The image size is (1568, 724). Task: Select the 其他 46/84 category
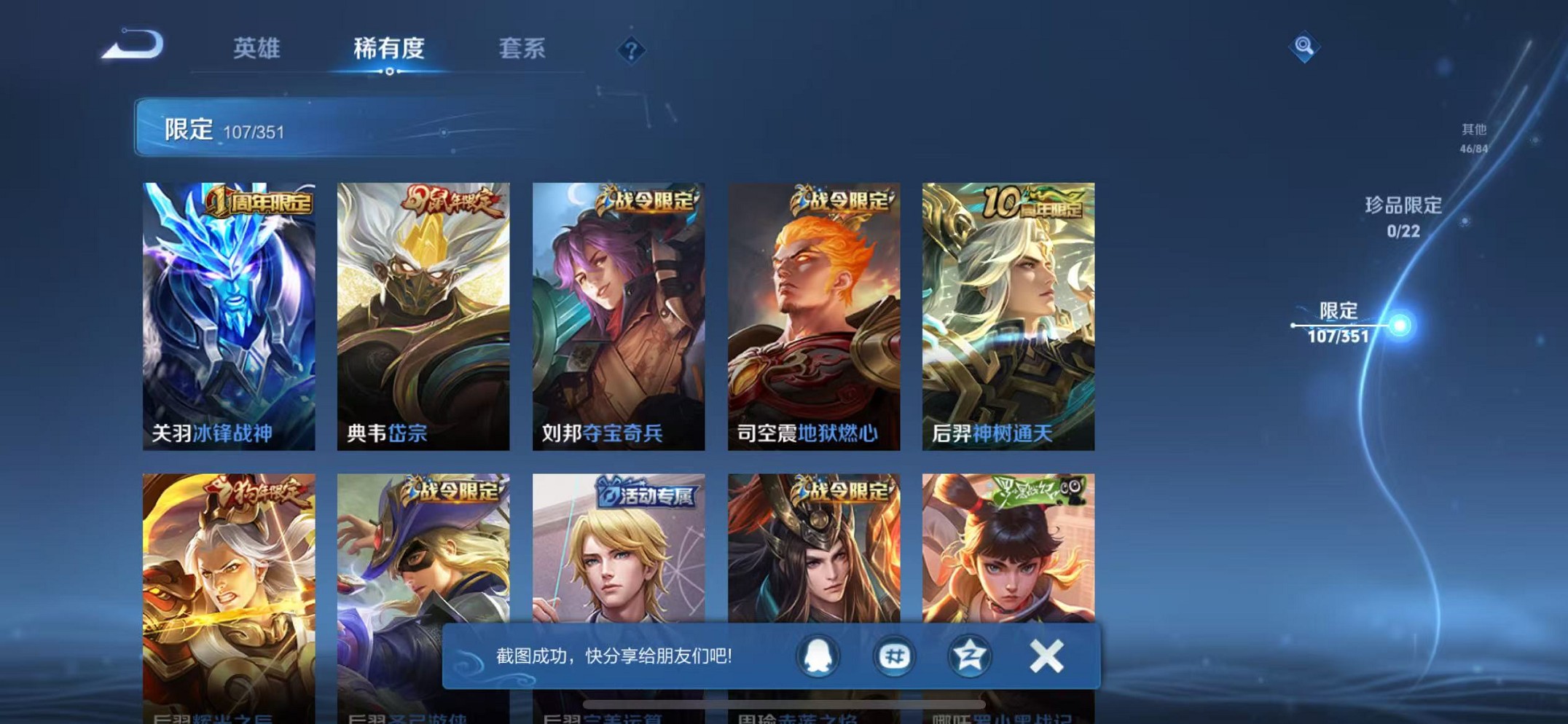pyautogui.click(x=1472, y=137)
